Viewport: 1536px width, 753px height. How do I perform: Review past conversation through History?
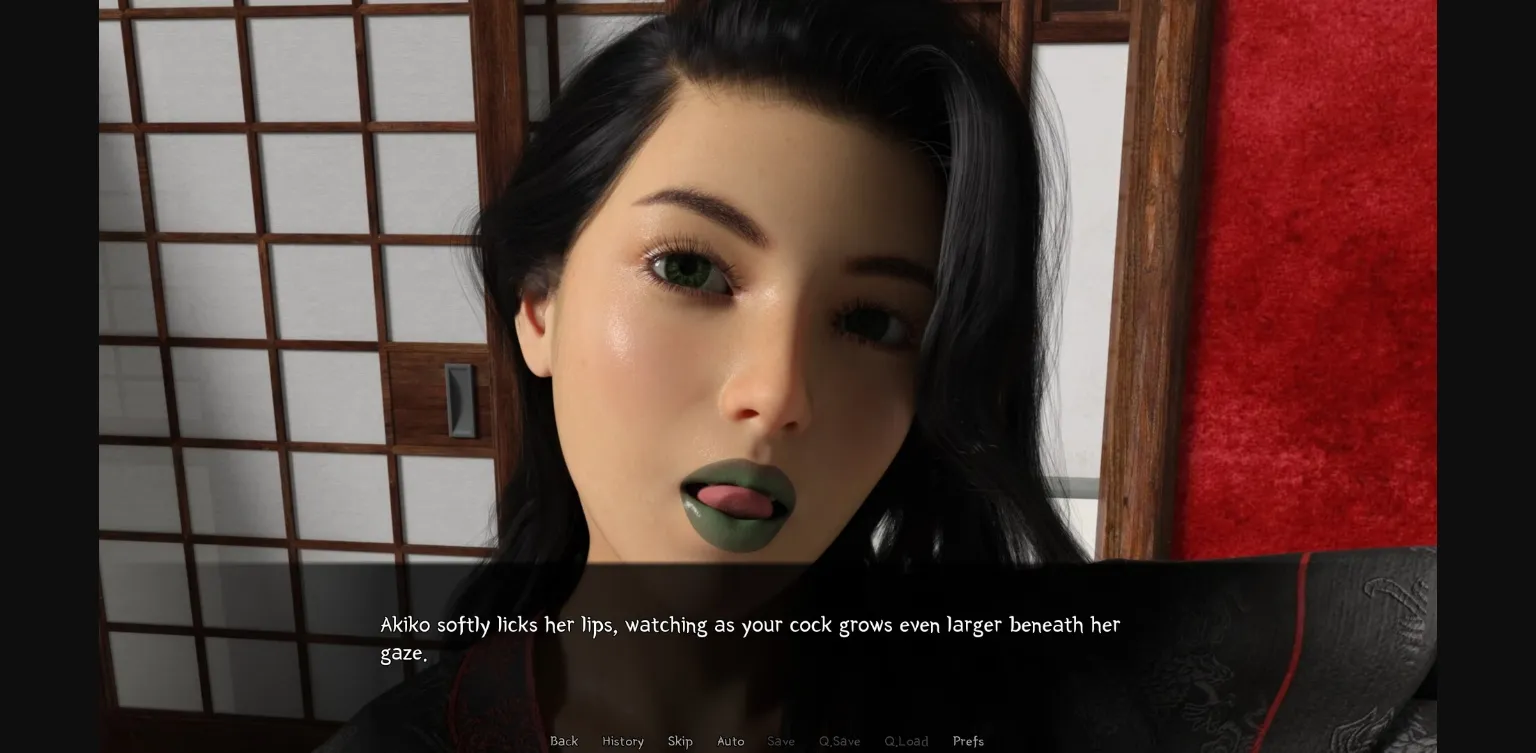click(x=623, y=741)
